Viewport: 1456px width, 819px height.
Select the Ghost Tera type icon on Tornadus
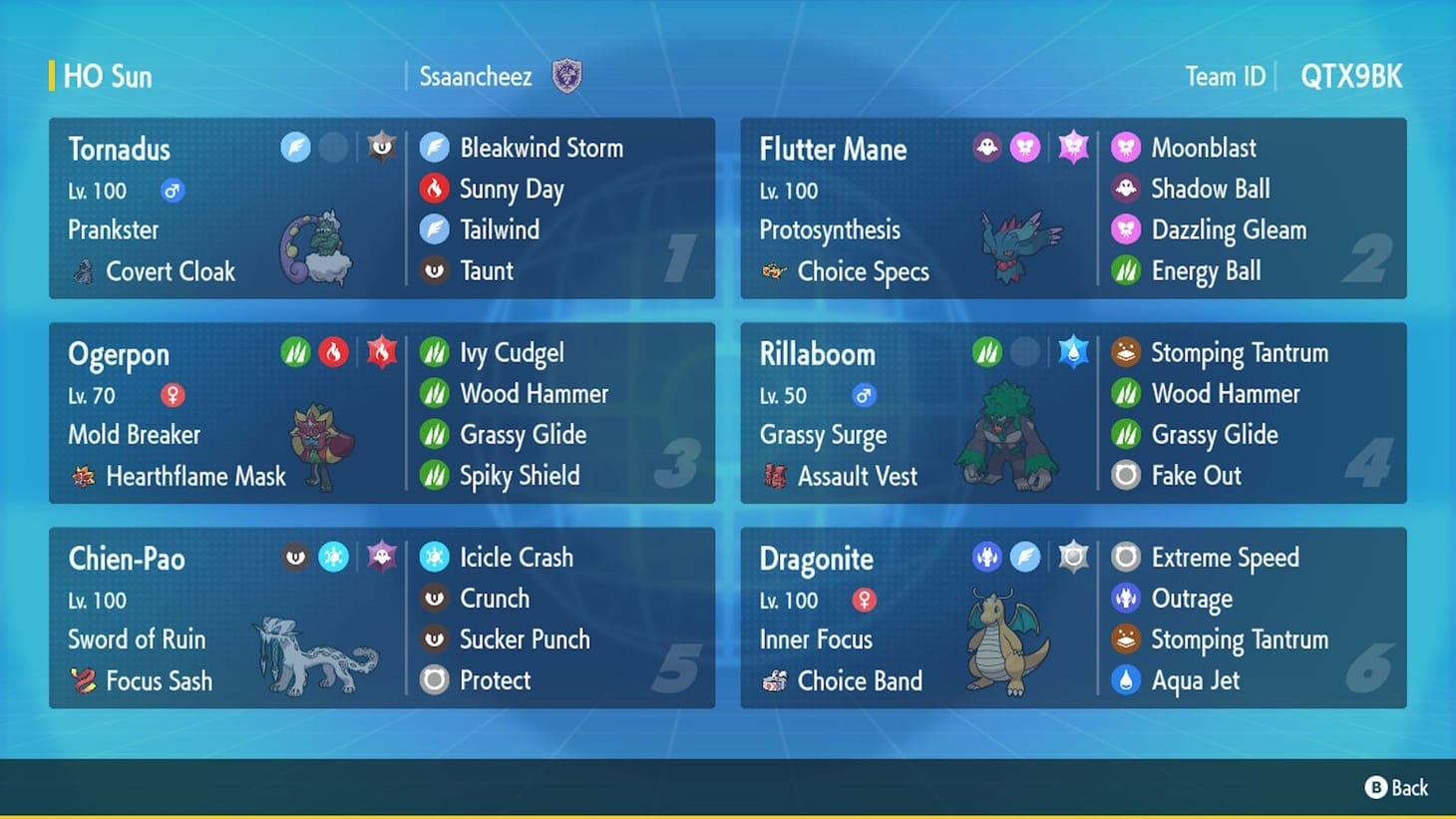pyautogui.click(x=380, y=146)
